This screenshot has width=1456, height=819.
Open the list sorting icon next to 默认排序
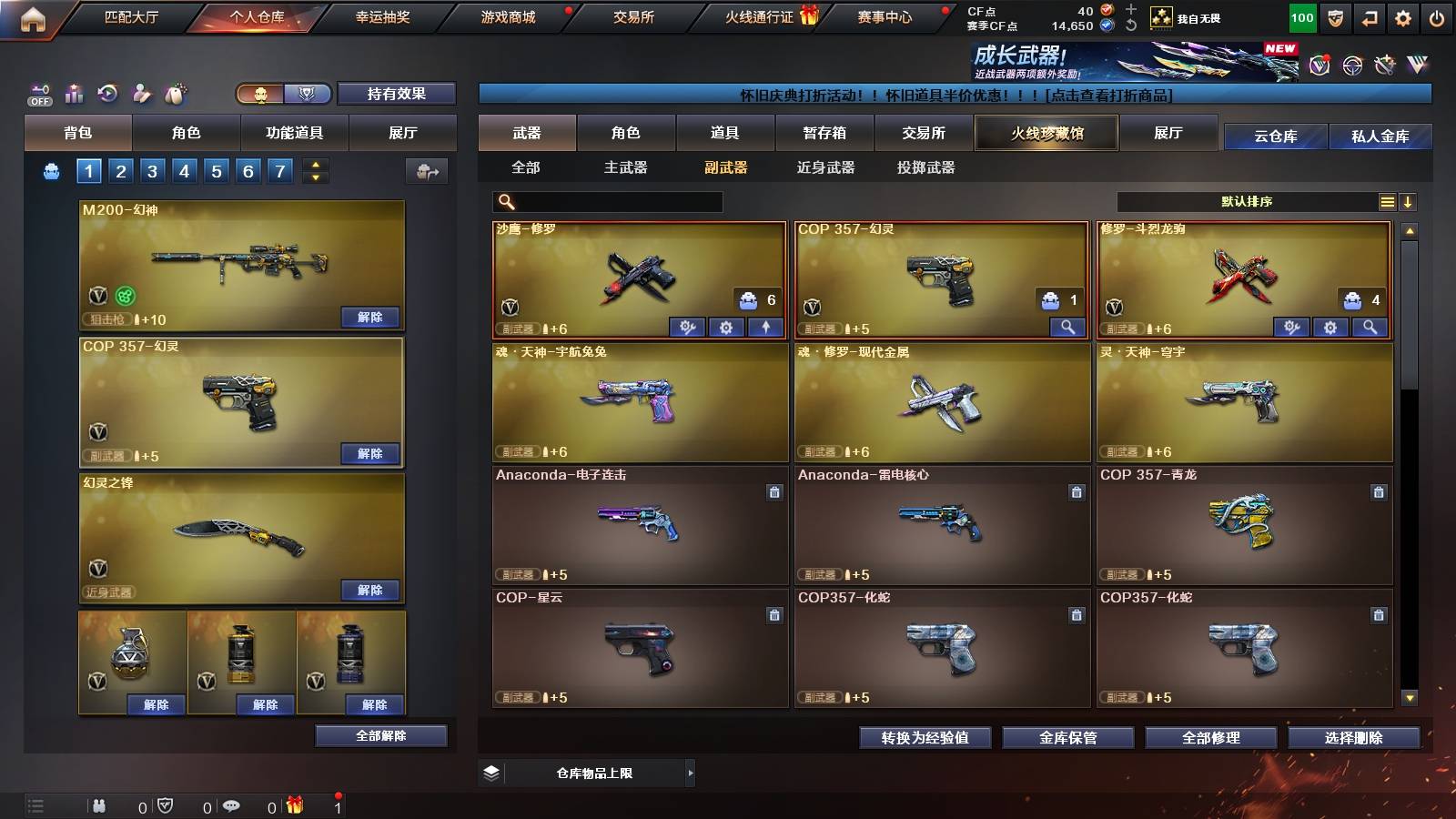pos(1387,201)
